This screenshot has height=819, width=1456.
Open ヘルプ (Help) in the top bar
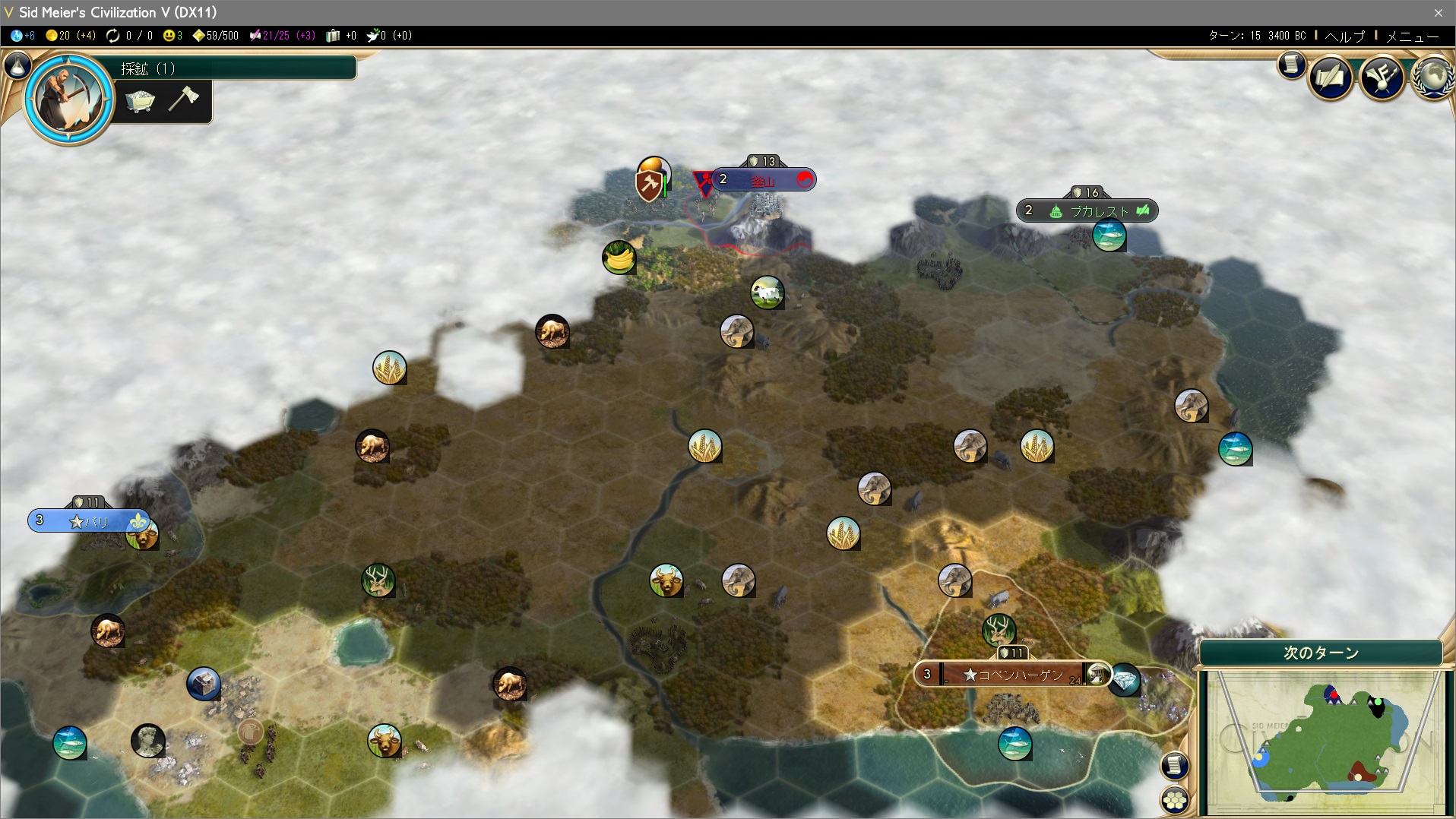coord(1344,36)
